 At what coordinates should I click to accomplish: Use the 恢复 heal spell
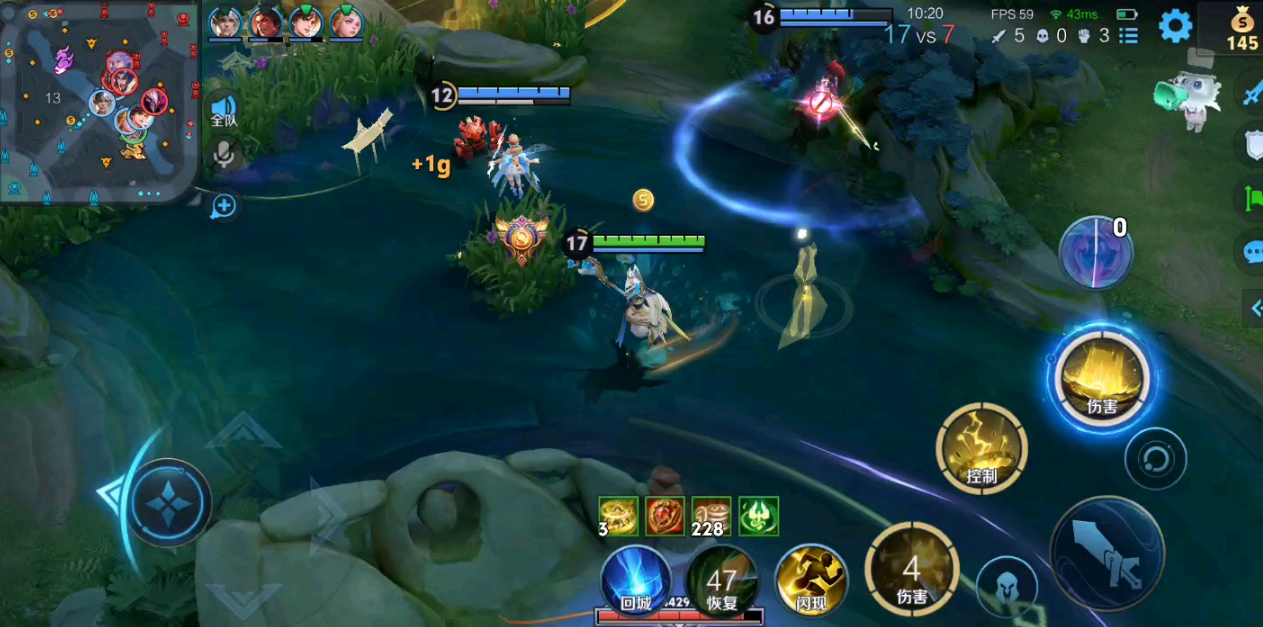(x=721, y=580)
